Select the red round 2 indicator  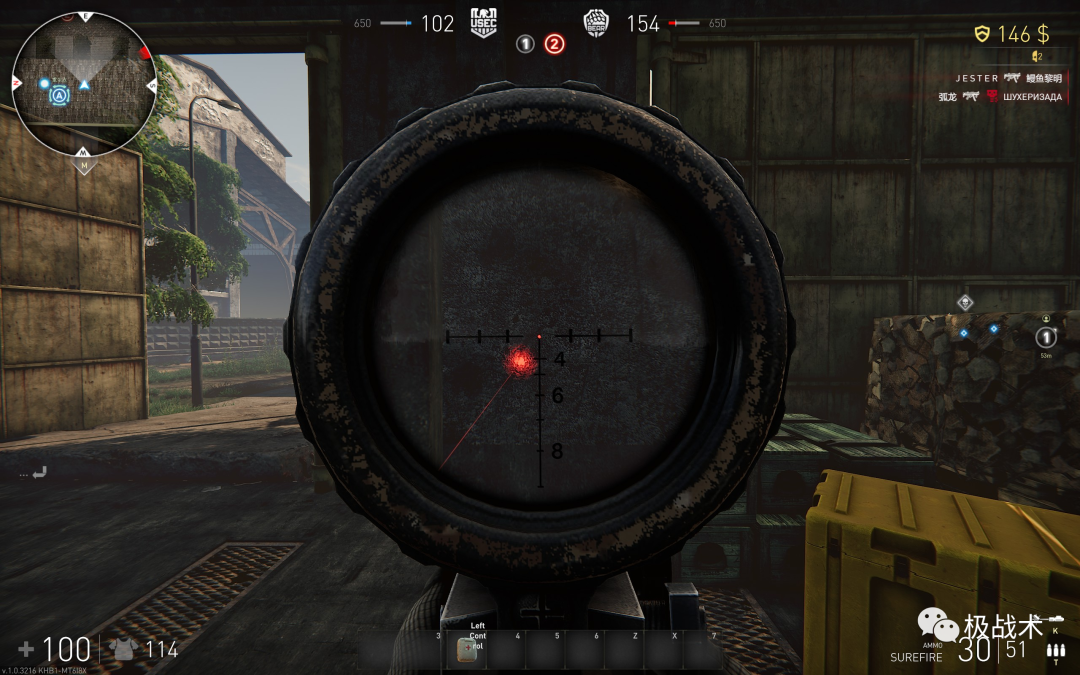coord(553,44)
